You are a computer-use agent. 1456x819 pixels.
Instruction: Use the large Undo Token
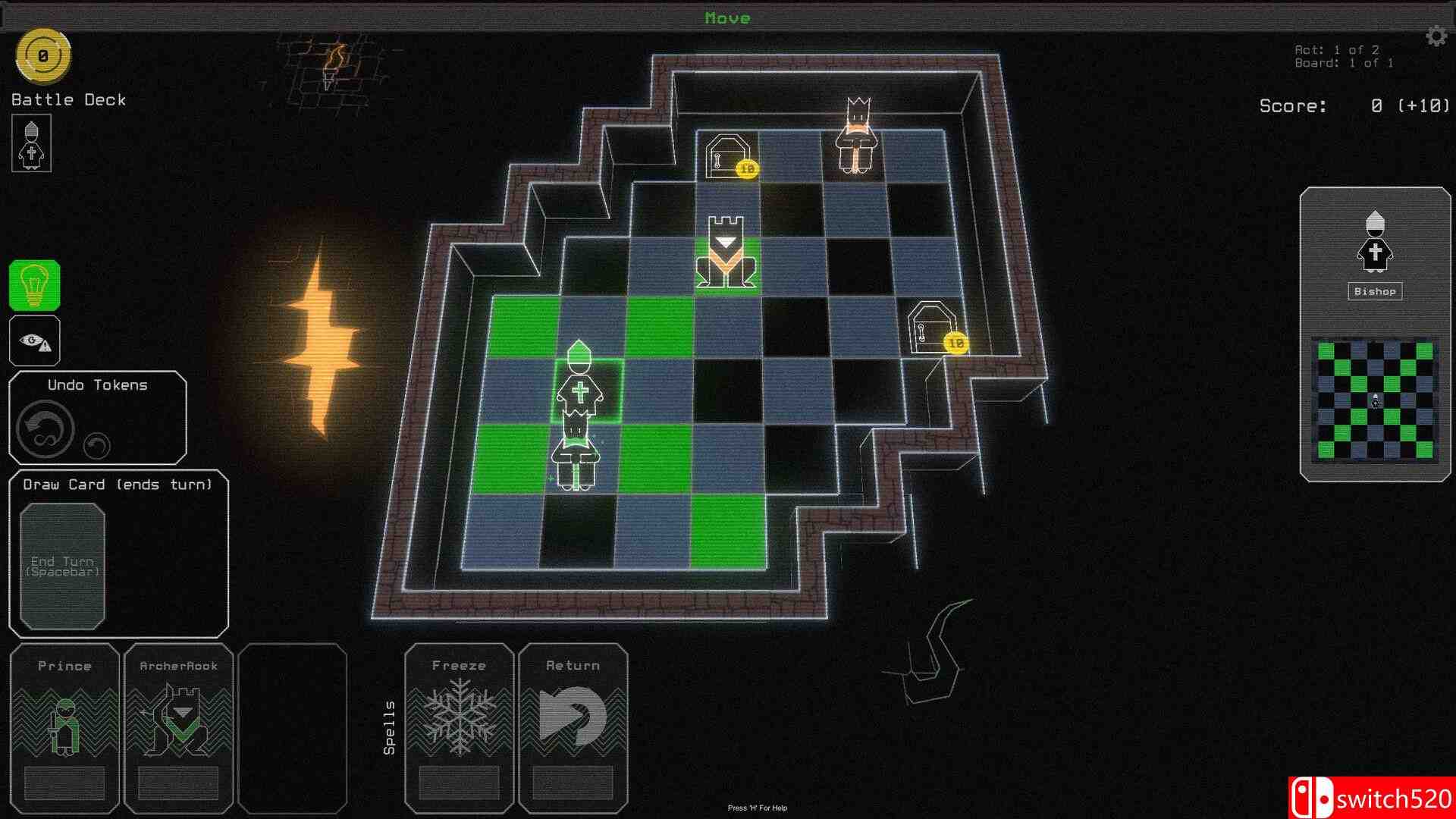tap(45, 428)
